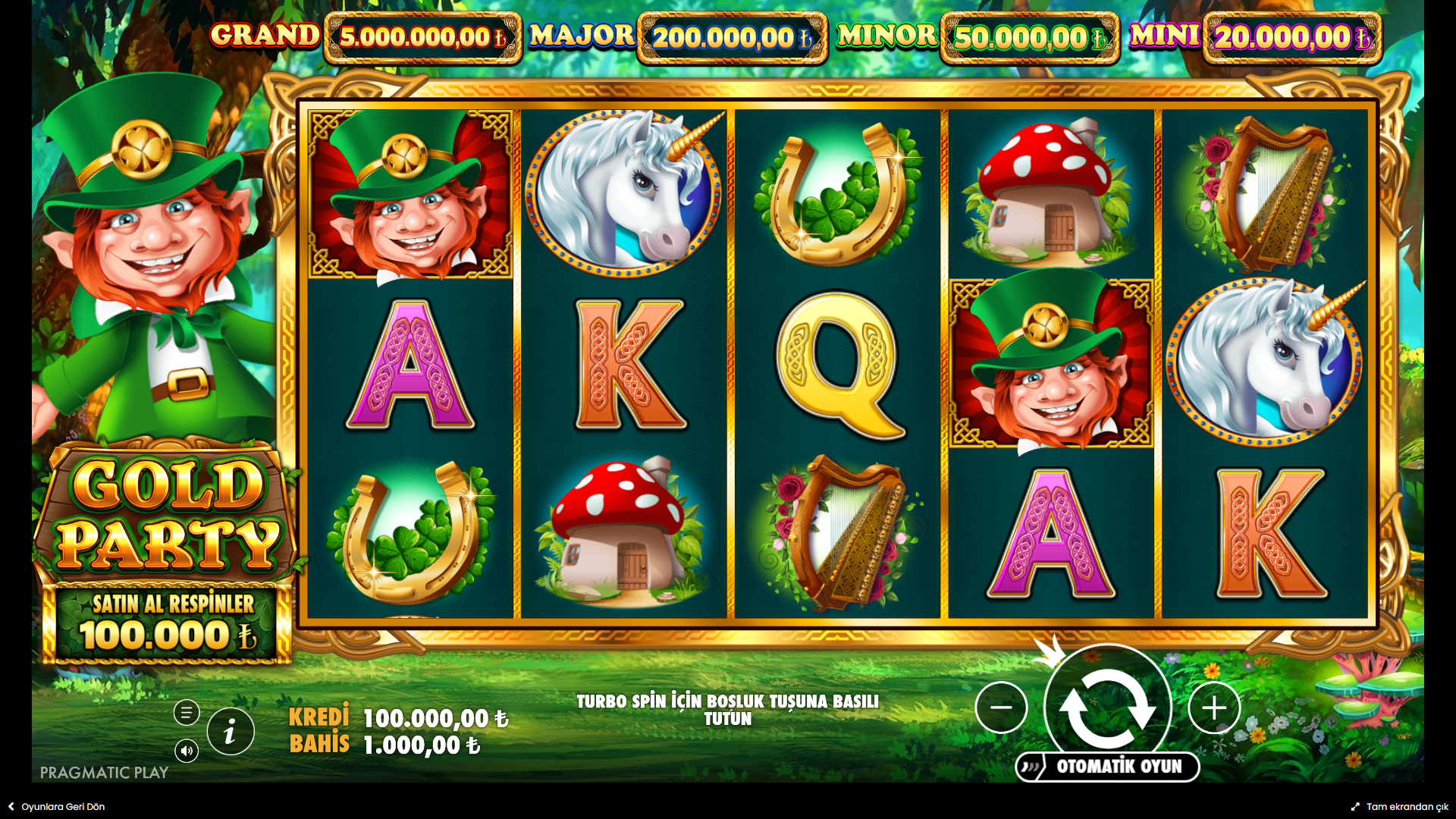Open the Otomatik Oyun autoplay options
The height and width of the screenshot is (819, 1456).
pyautogui.click(x=1108, y=767)
